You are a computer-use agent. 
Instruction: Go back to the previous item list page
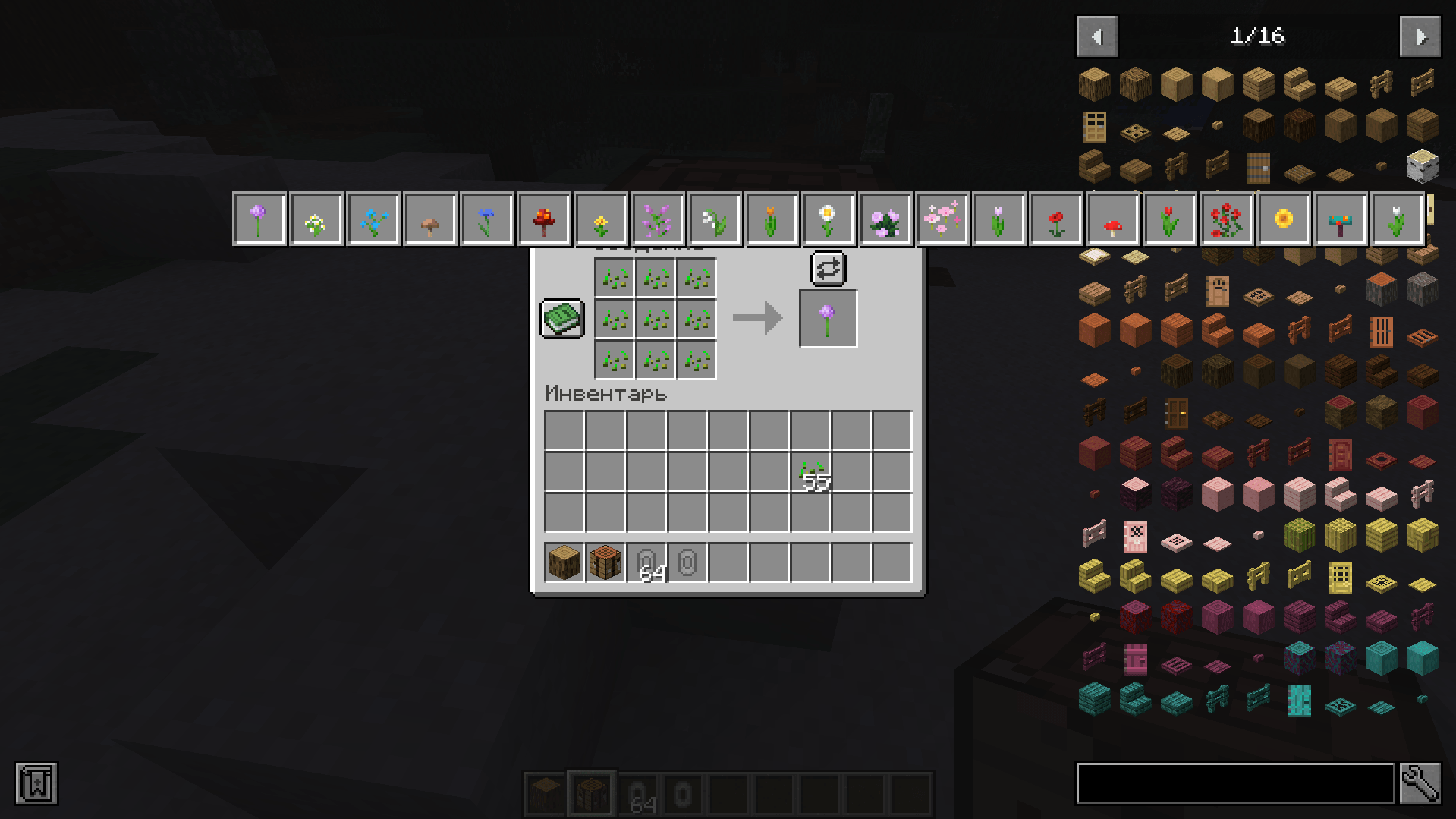(x=1096, y=36)
